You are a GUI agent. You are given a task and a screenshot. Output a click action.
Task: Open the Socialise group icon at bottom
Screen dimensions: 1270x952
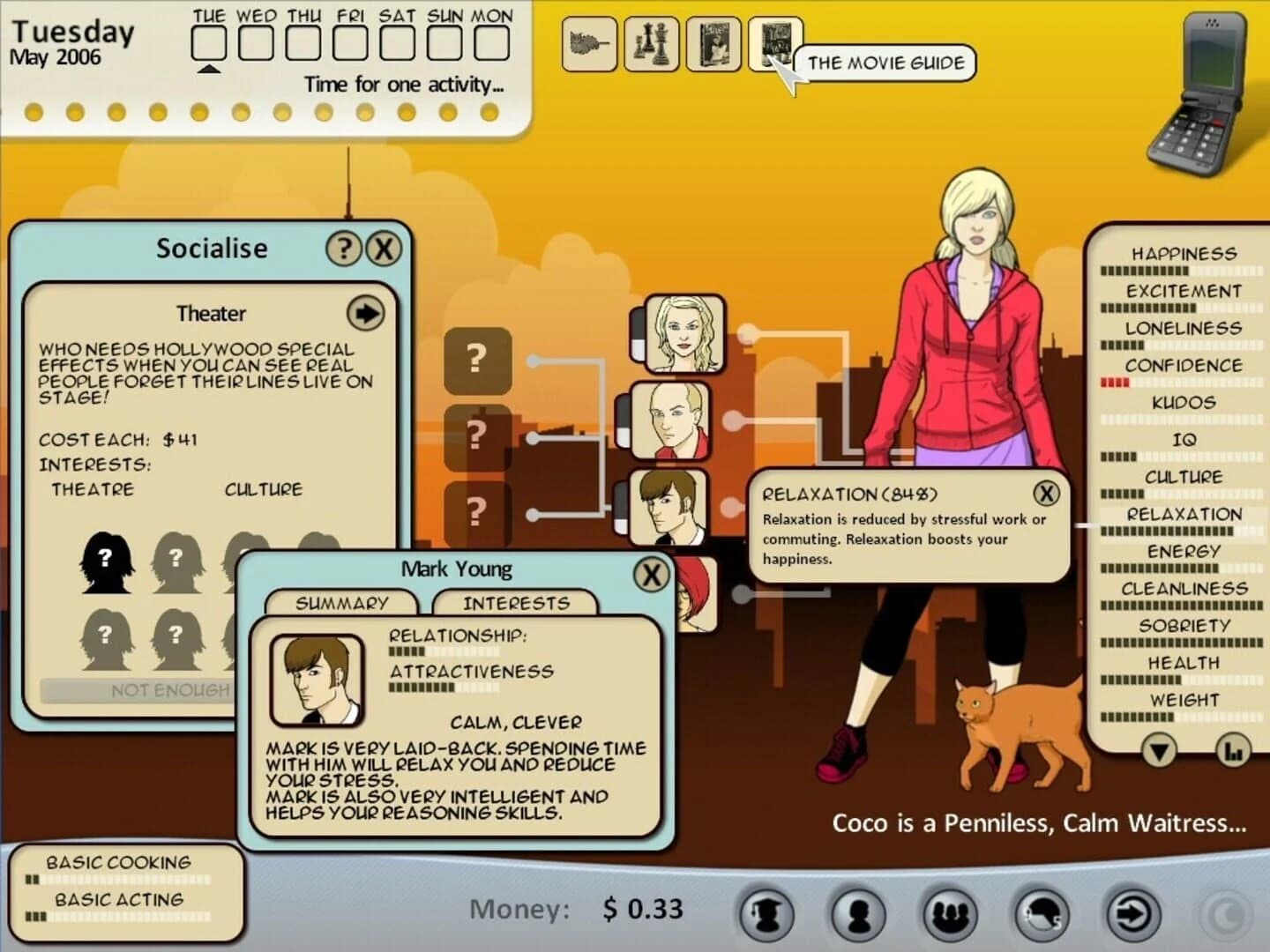951,914
